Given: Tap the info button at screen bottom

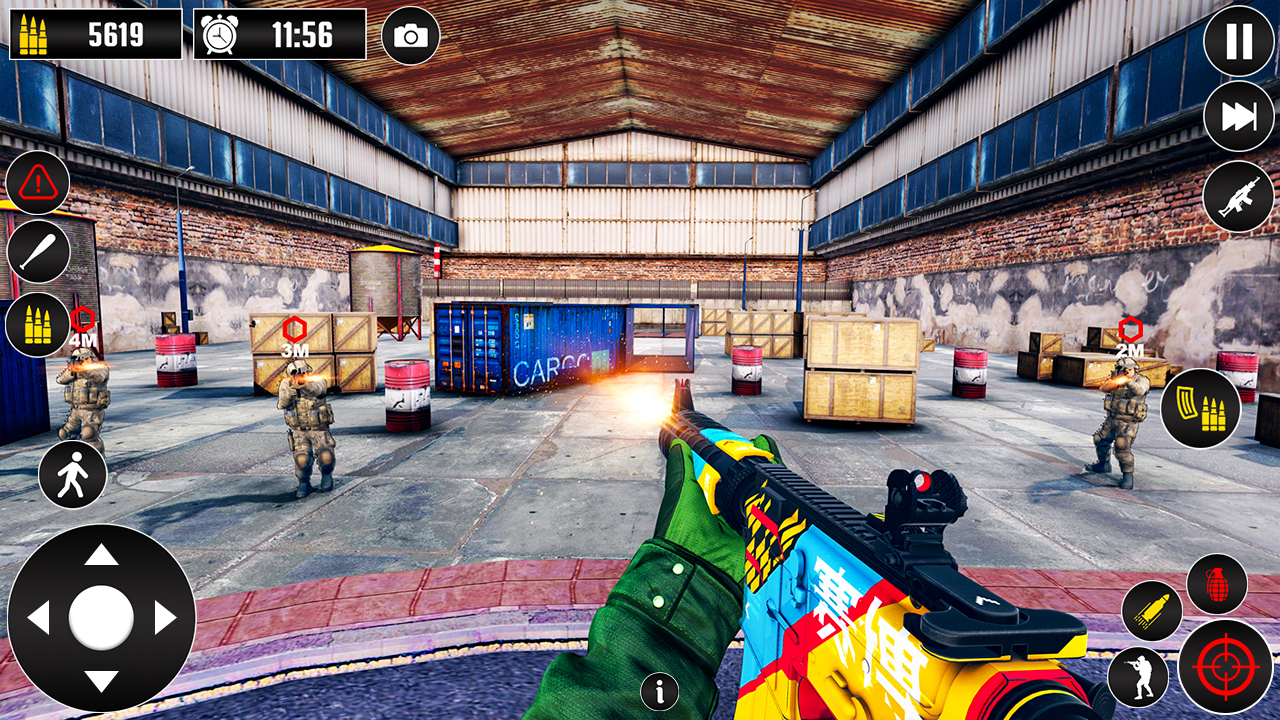Looking at the screenshot, I should pos(659,690).
